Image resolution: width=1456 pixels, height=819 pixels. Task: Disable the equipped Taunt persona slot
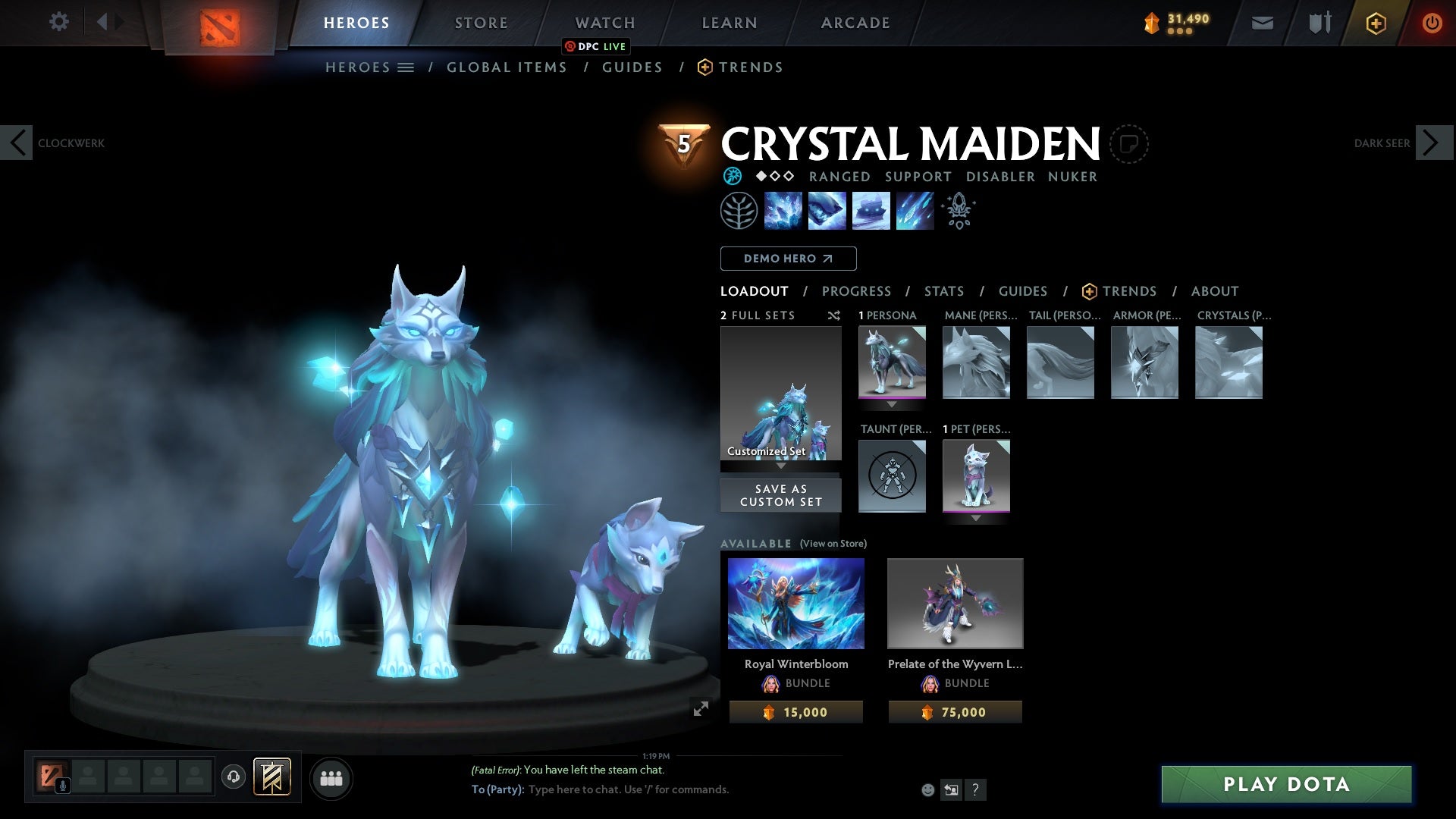tap(892, 476)
